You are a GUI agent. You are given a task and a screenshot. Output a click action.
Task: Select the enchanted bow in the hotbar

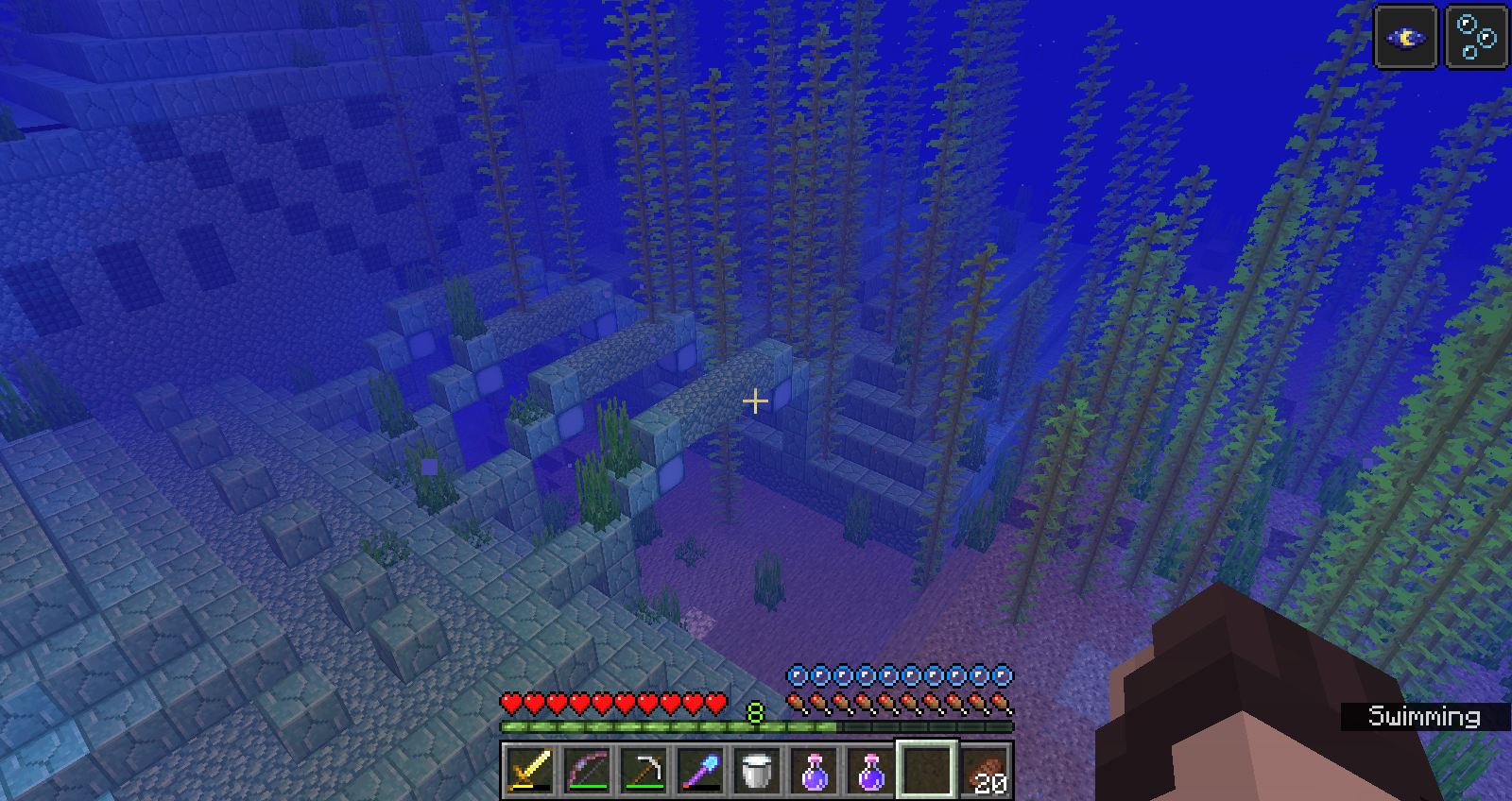pos(587,771)
